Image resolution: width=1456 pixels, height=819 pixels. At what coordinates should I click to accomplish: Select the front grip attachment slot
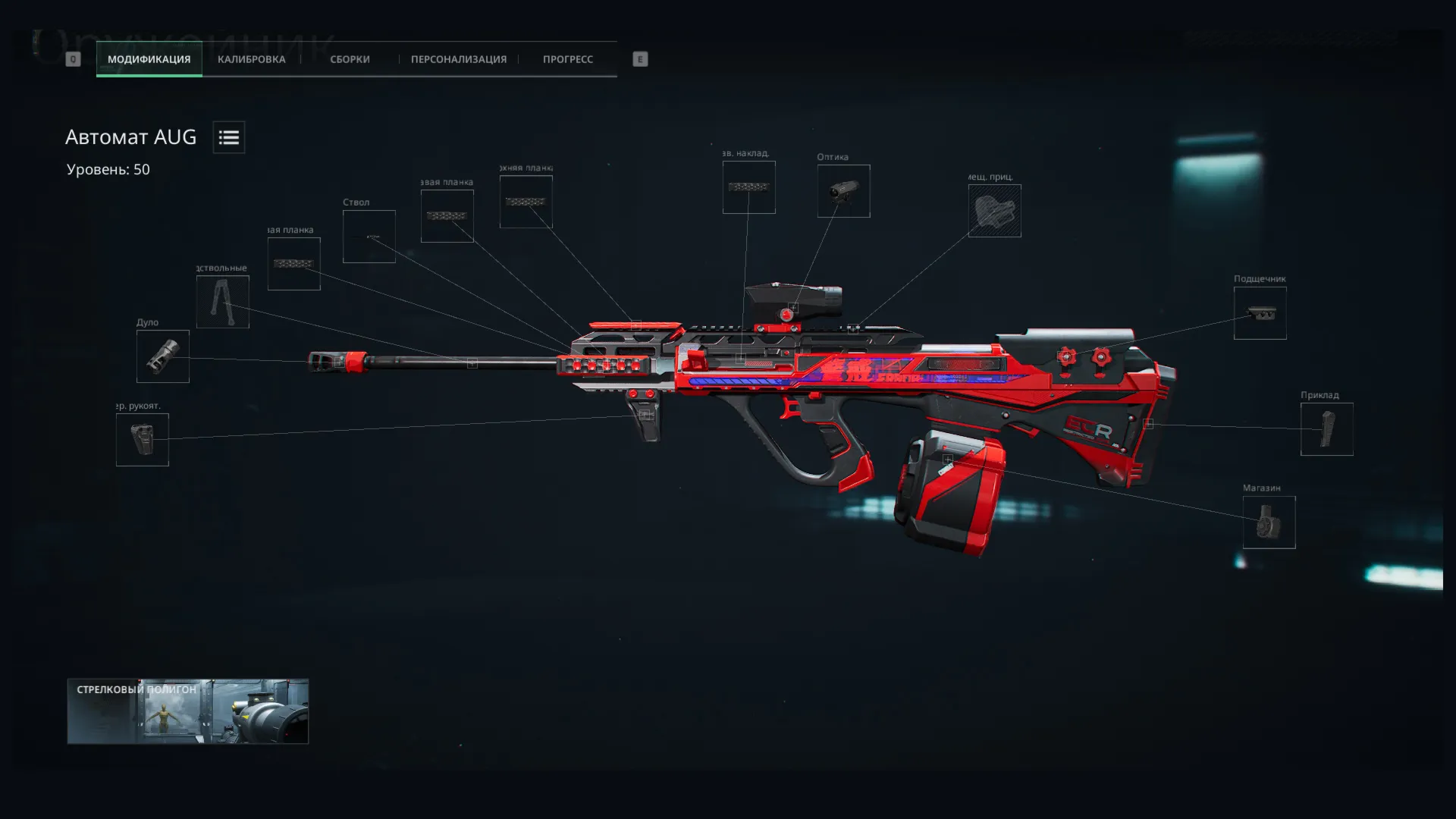tap(142, 440)
